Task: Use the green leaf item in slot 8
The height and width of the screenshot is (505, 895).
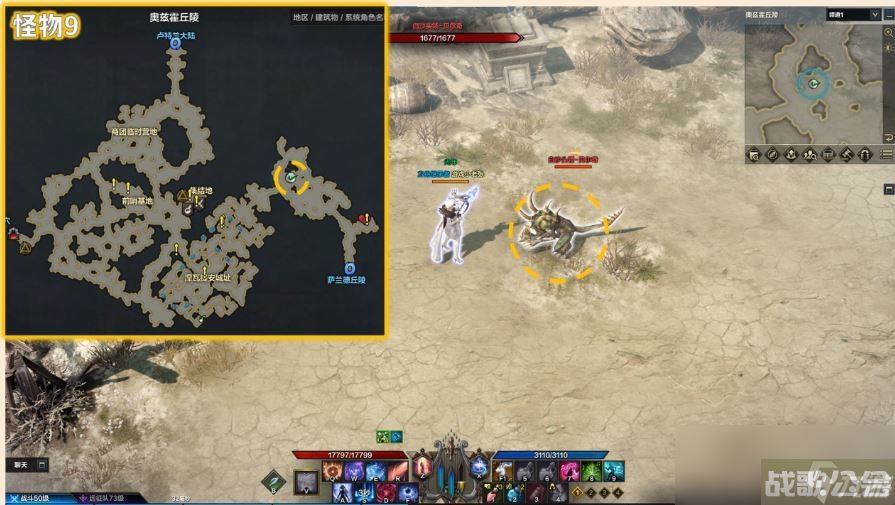Action: tap(592, 472)
